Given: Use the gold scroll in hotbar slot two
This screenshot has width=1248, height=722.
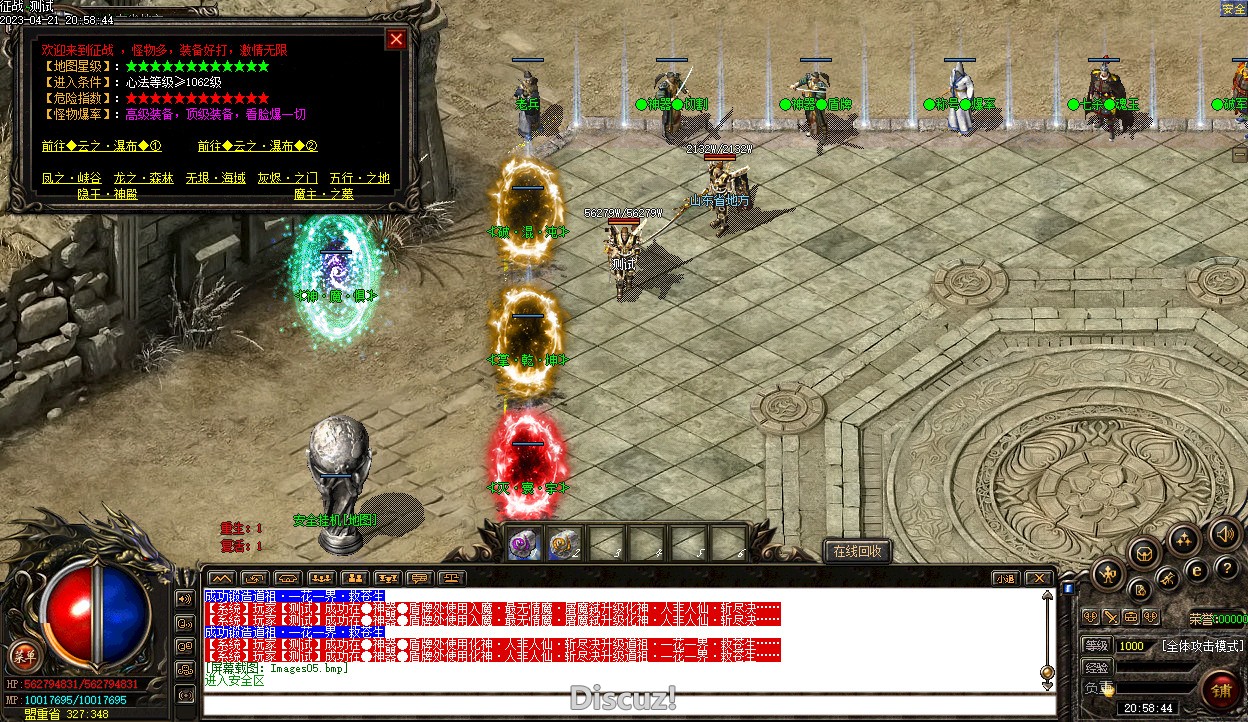Looking at the screenshot, I should point(565,544).
